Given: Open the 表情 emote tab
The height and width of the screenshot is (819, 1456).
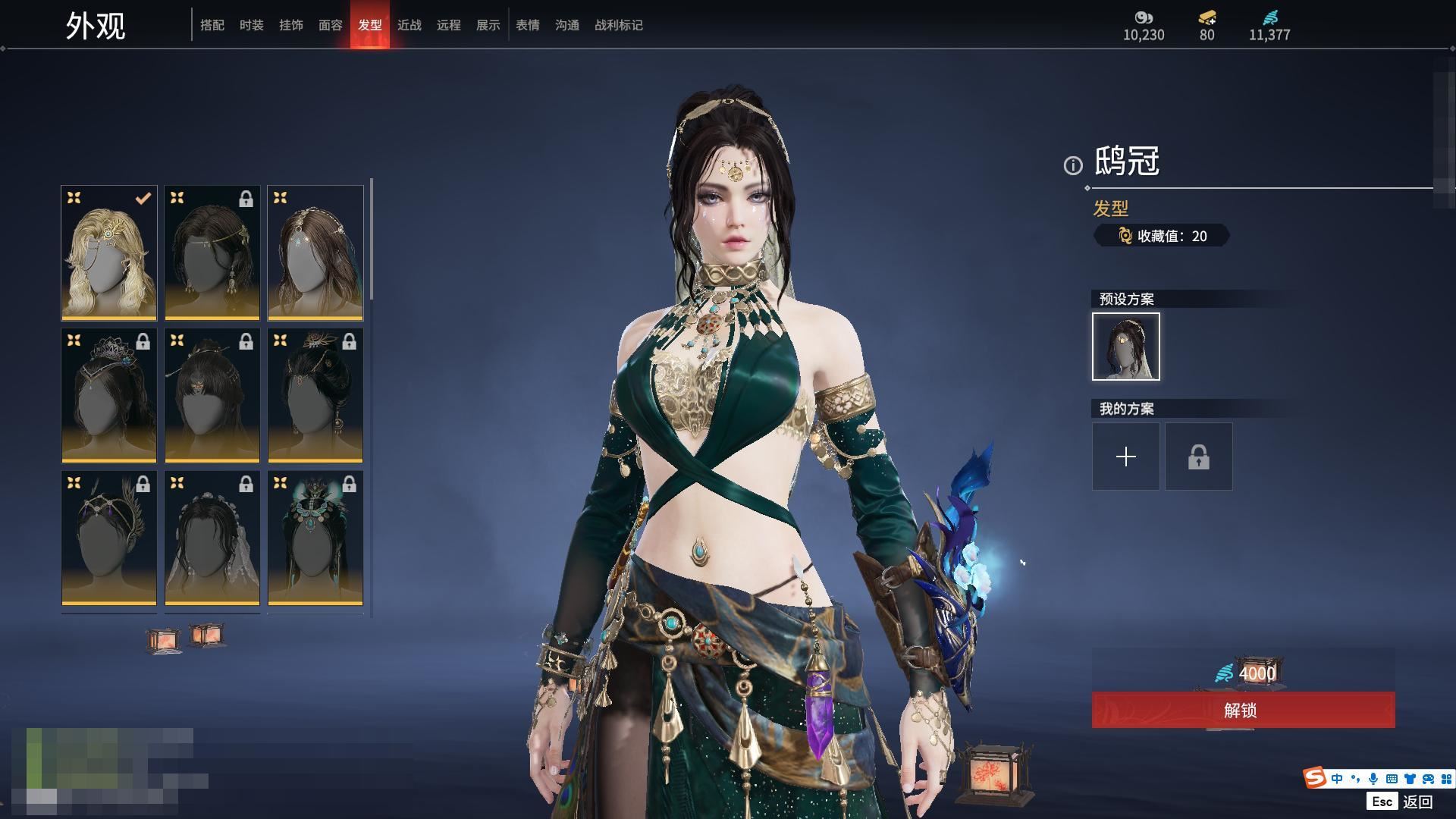Looking at the screenshot, I should coord(528,25).
